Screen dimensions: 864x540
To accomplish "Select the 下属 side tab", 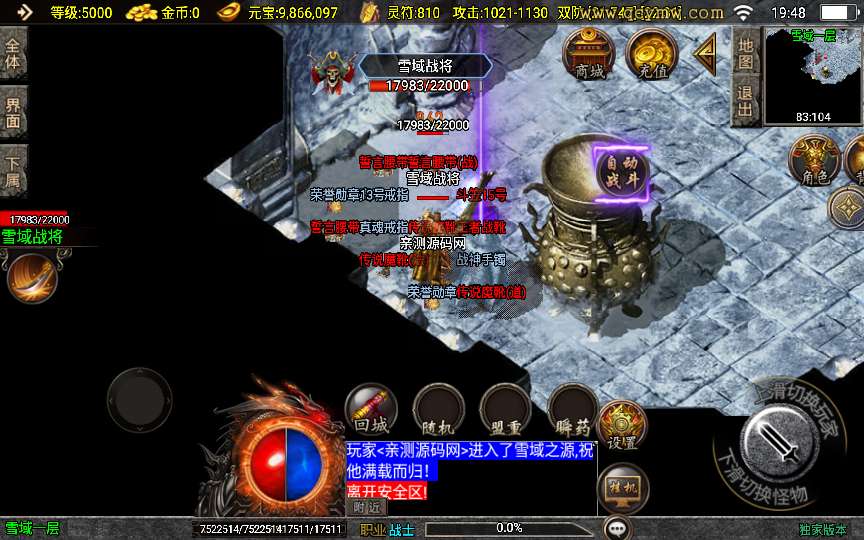I will [x=13, y=171].
